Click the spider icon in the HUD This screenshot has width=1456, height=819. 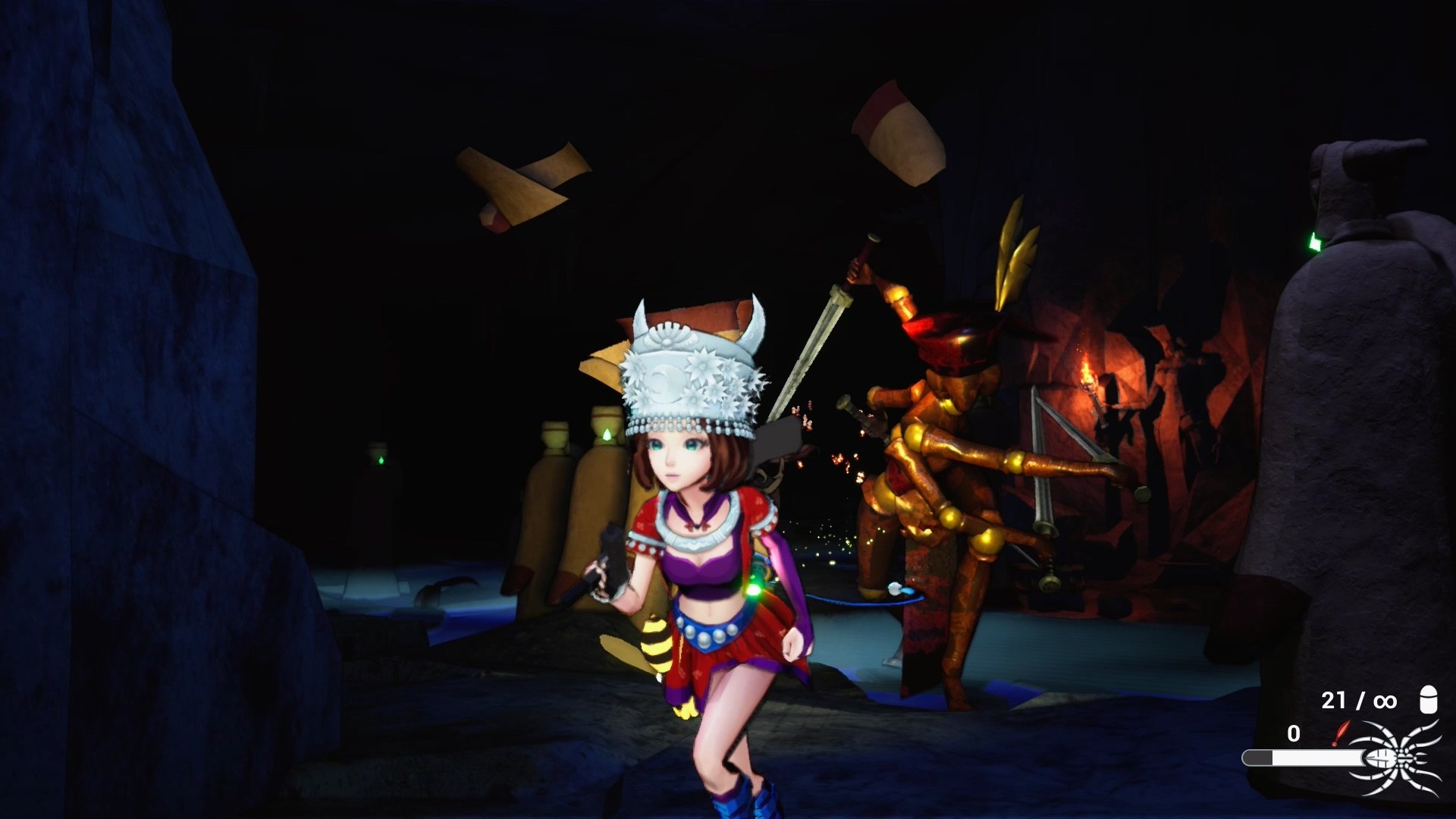click(x=1396, y=758)
